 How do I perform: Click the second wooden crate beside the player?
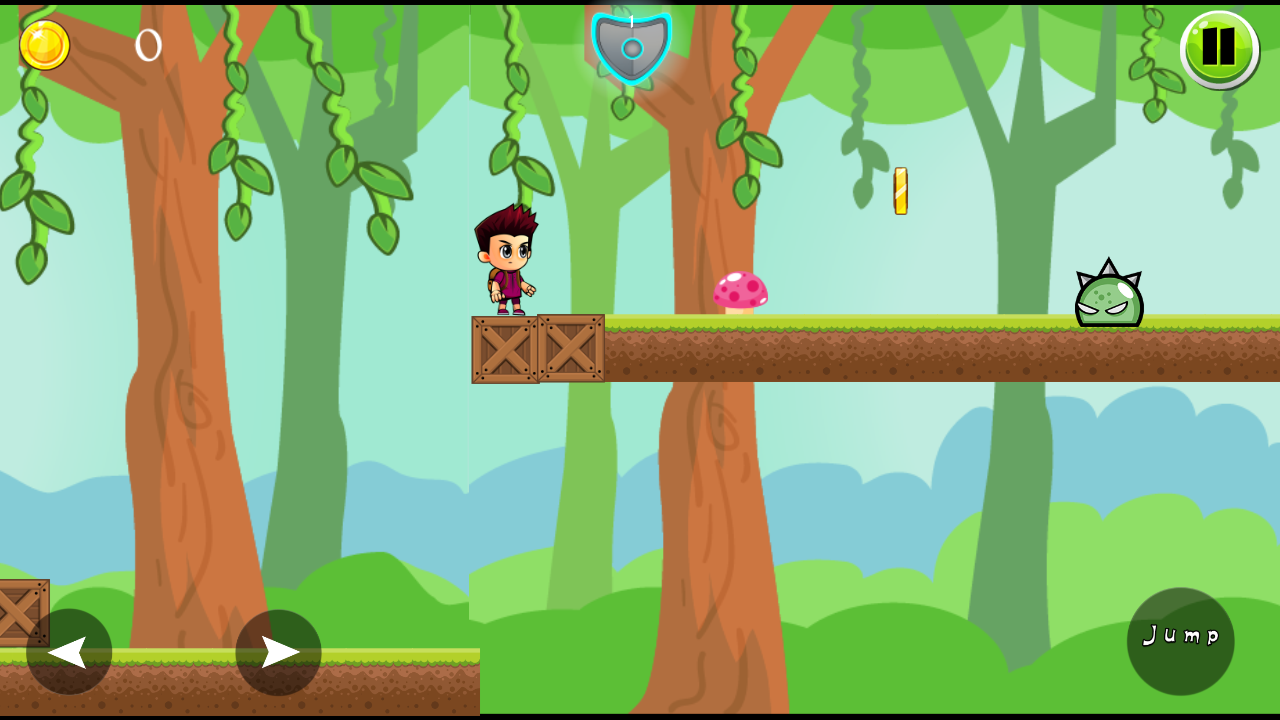point(572,348)
